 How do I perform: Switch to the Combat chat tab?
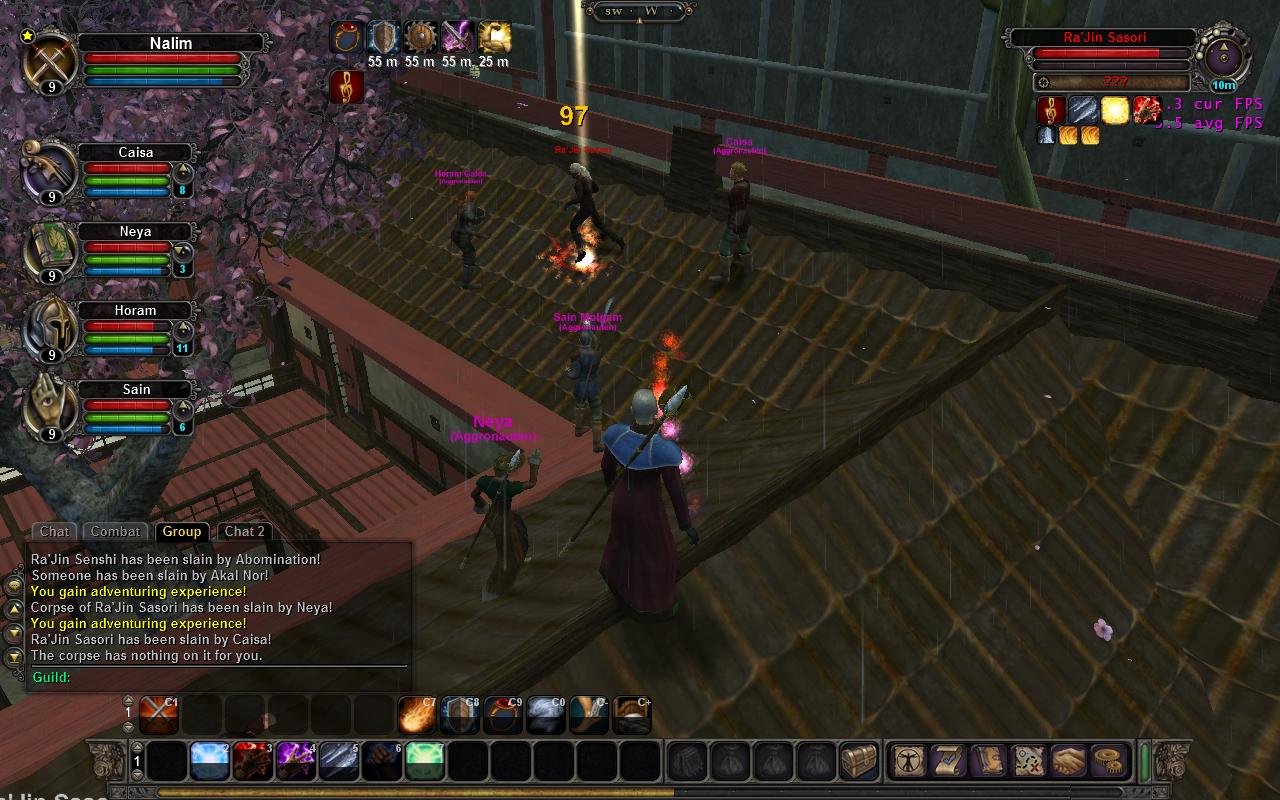[x=116, y=532]
